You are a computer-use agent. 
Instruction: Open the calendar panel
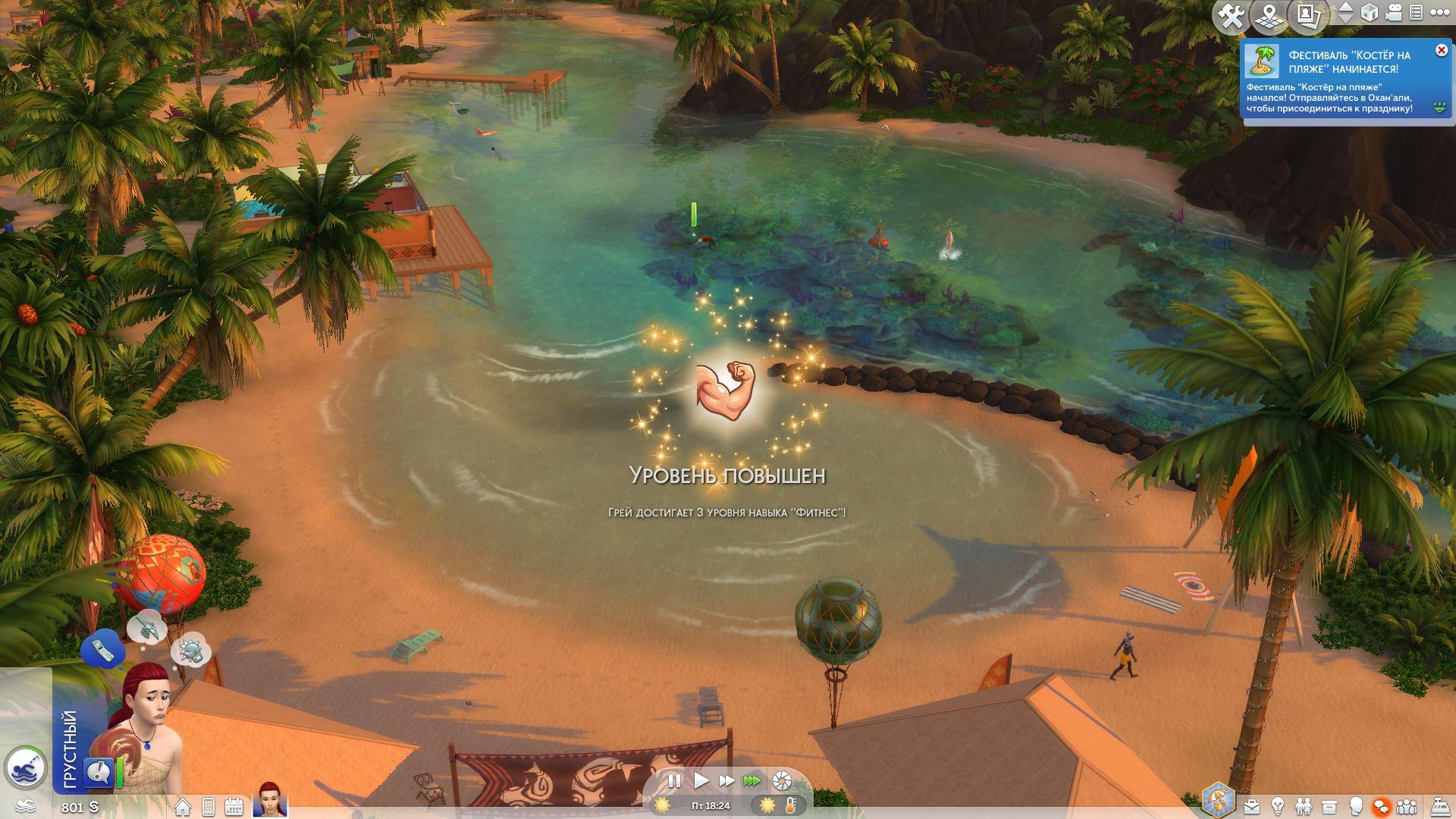click(234, 807)
